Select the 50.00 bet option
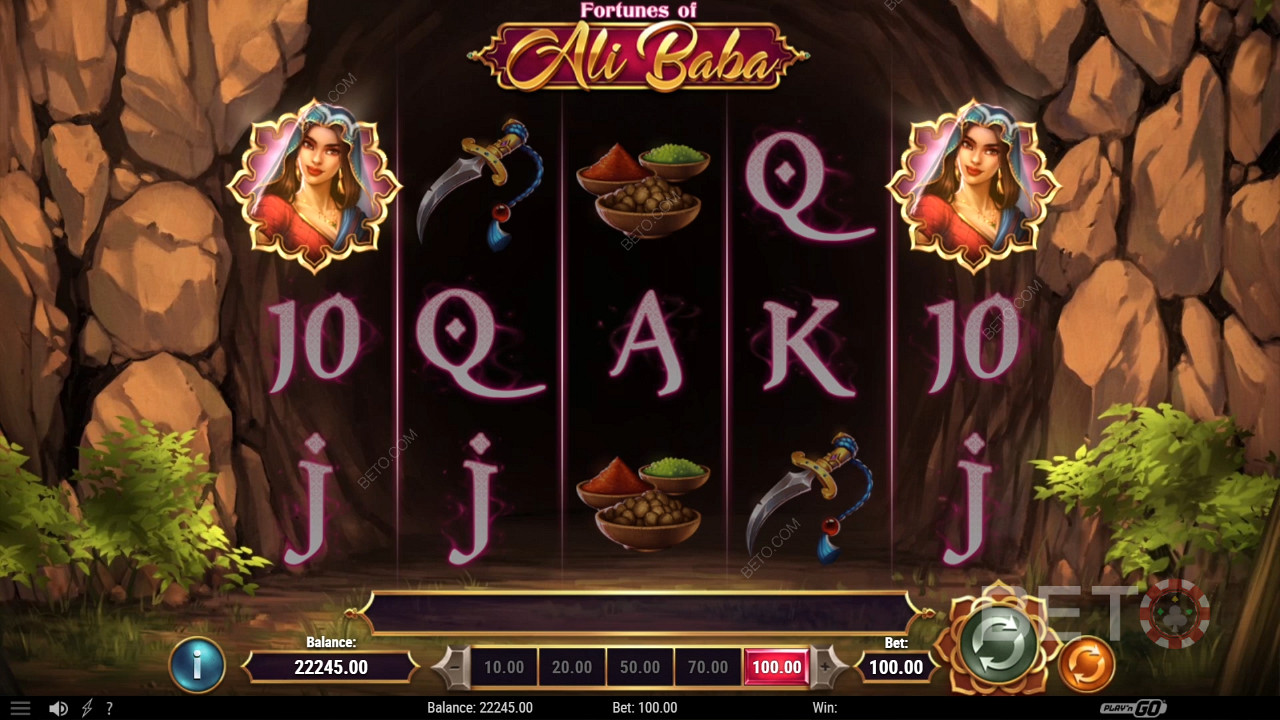Image resolution: width=1280 pixels, height=720 pixels. 640,667
